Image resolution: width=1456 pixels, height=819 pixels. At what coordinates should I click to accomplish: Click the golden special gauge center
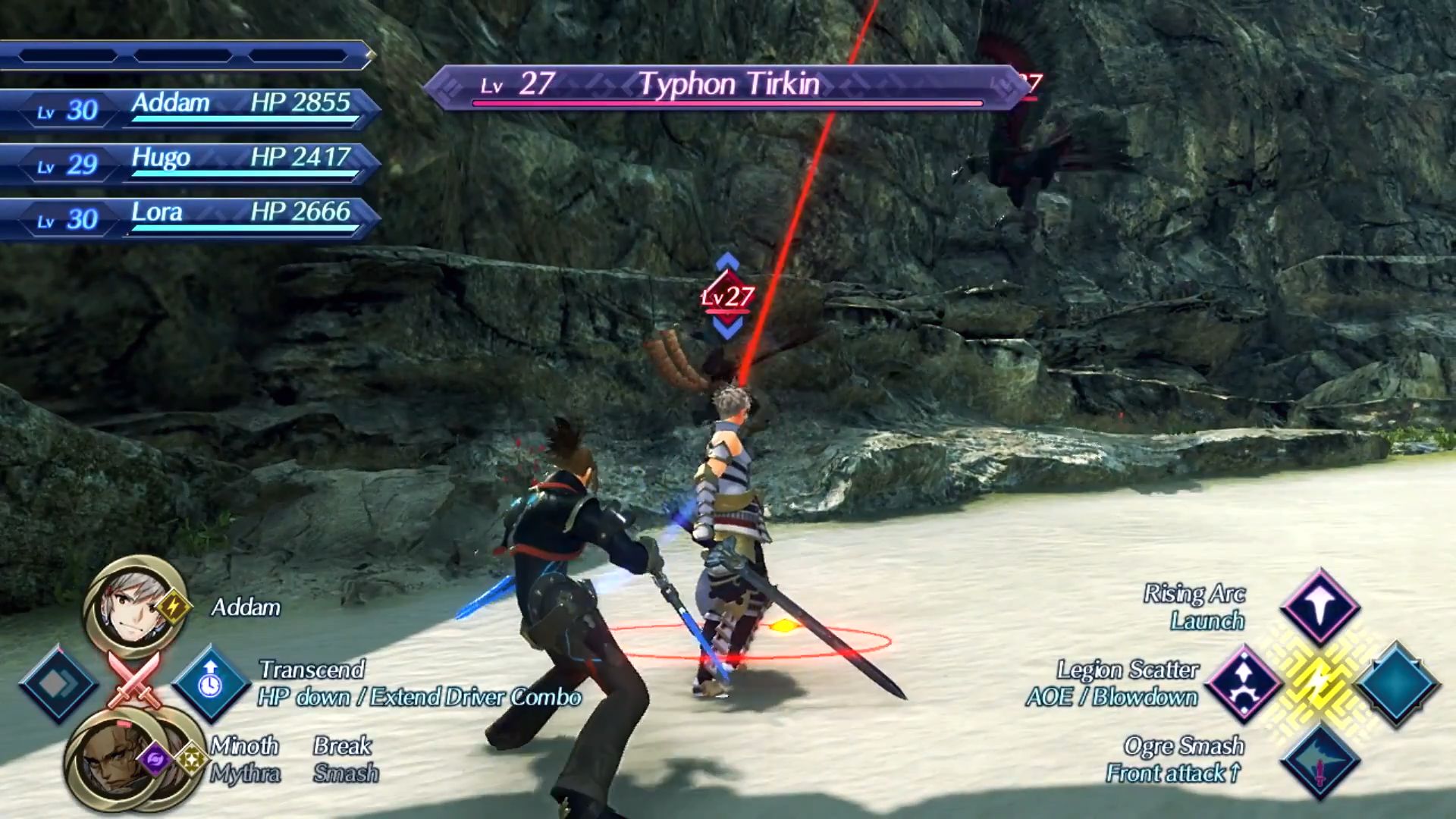pos(1319,683)
